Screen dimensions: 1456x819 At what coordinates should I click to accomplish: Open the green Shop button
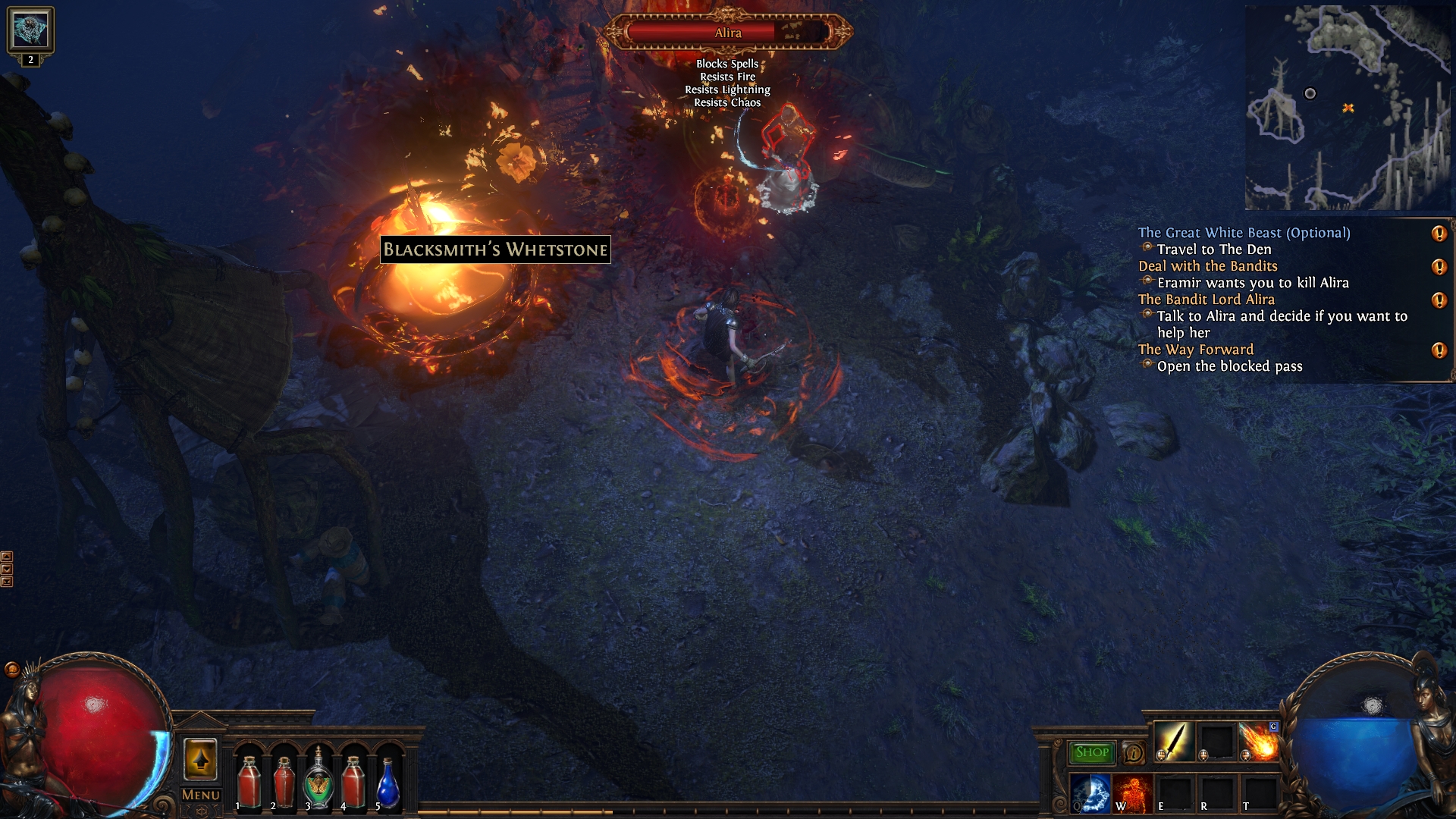tap(1091, 752)
